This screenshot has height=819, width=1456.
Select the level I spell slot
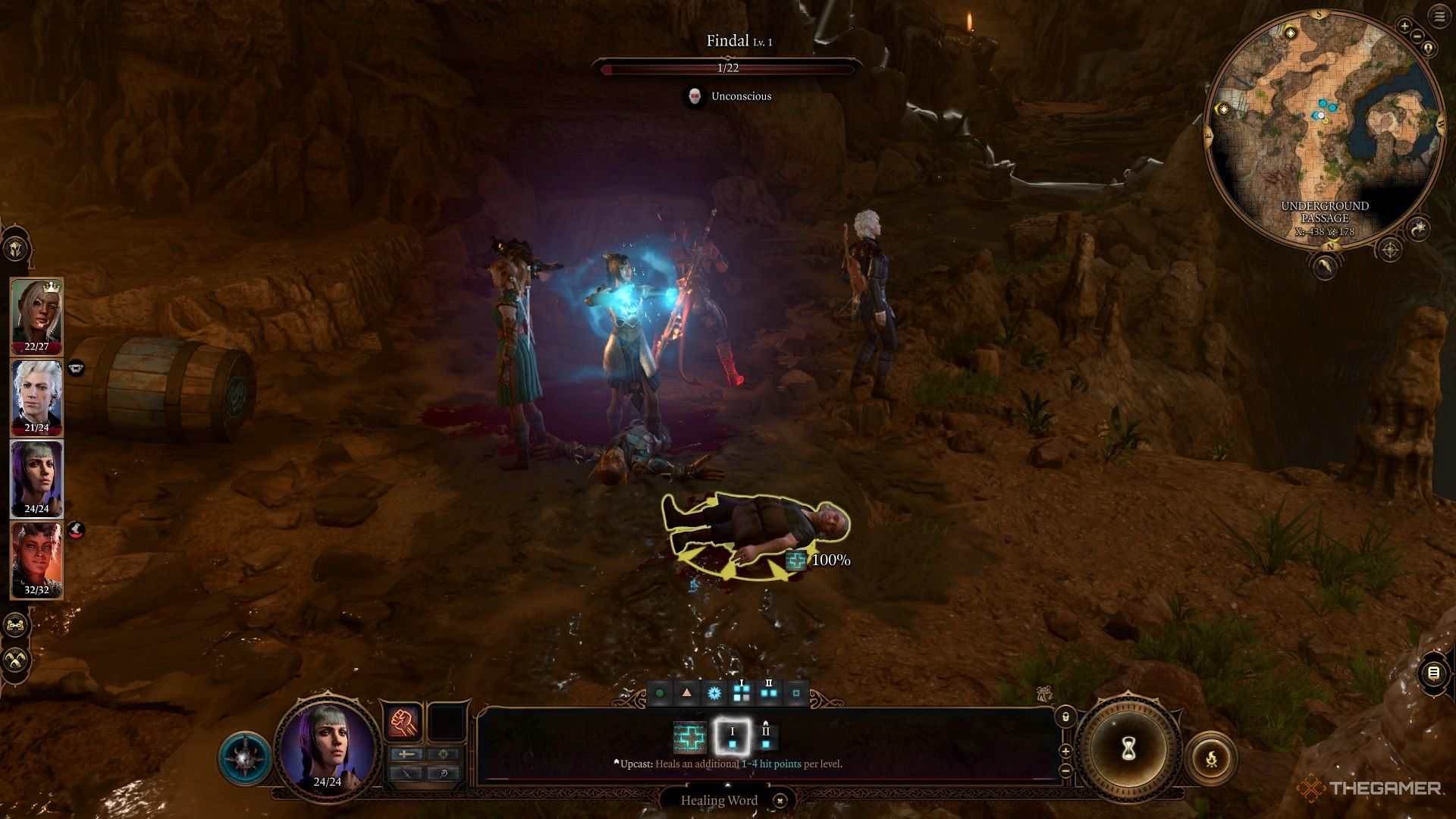[x=733, y=737]
